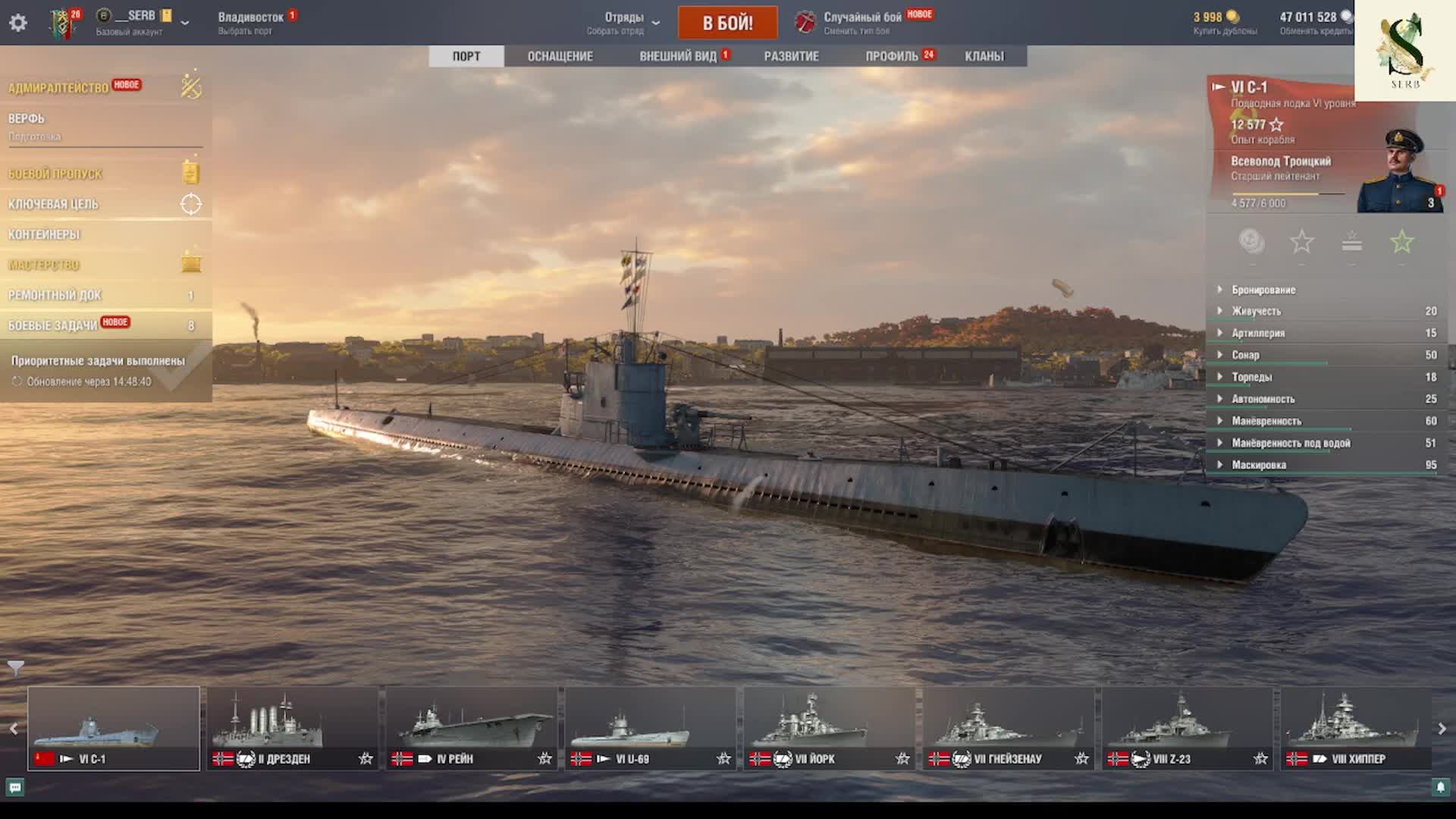Open Боевые задачи list
The width and height of the screenshot is (1456, 819).
click(53, 325)
